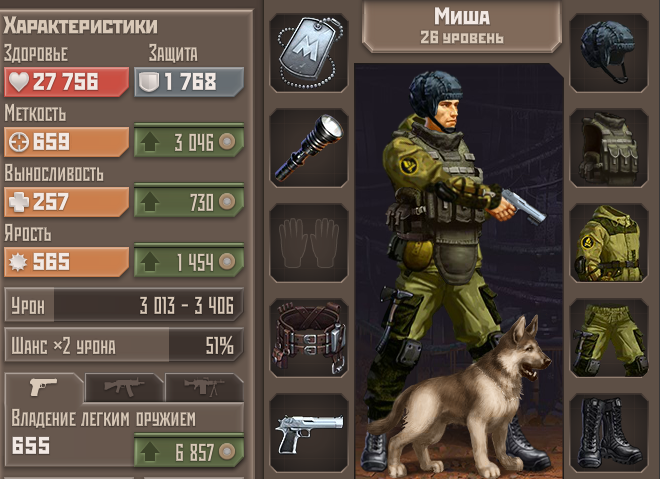Screen dimensions: 660x479
Task: Upgrade accuracy for 3 046 coins
Action: pyautogui.click(x=189, y=141)
